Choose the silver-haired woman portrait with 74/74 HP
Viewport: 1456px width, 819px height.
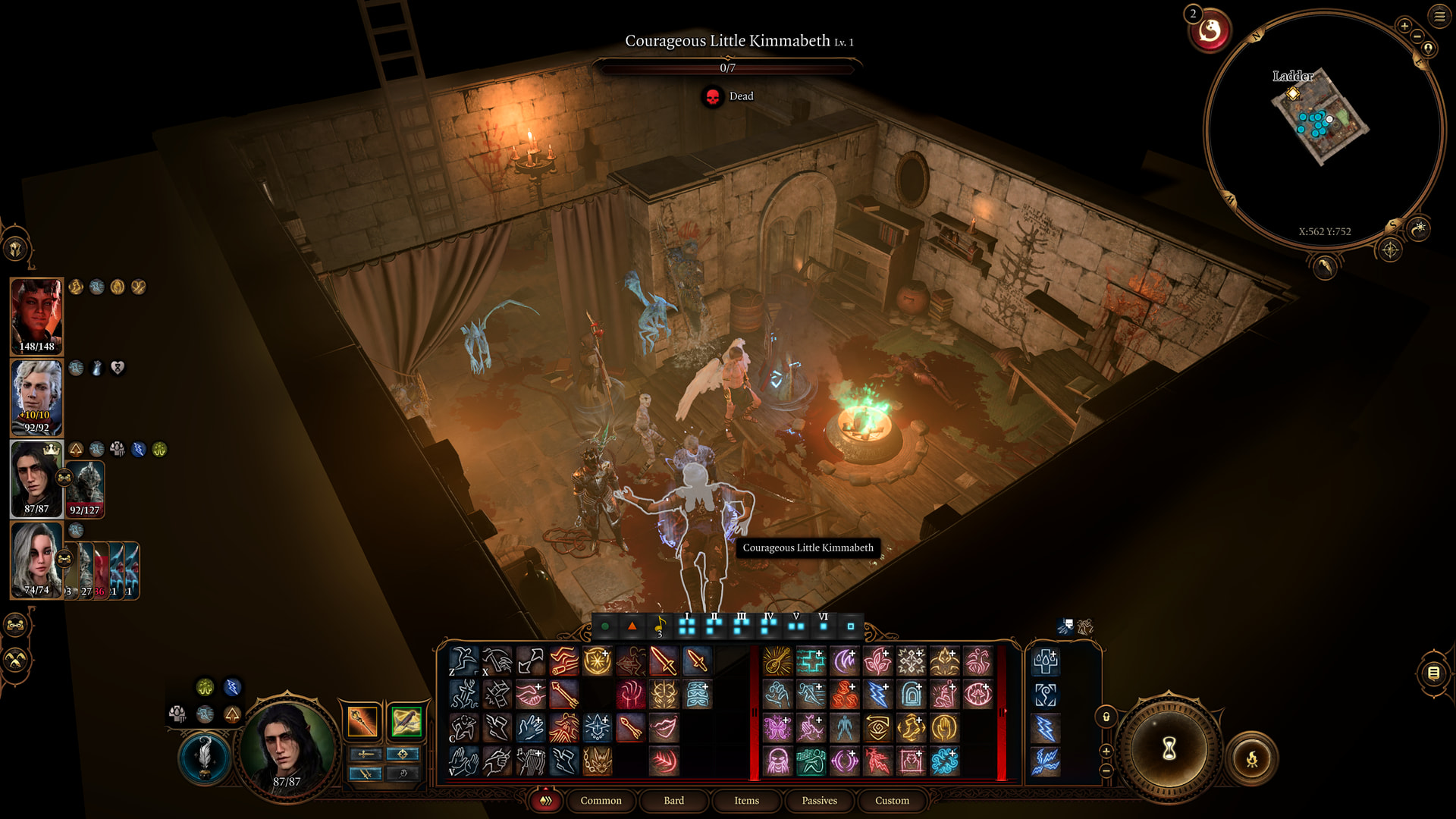(36, 560)
